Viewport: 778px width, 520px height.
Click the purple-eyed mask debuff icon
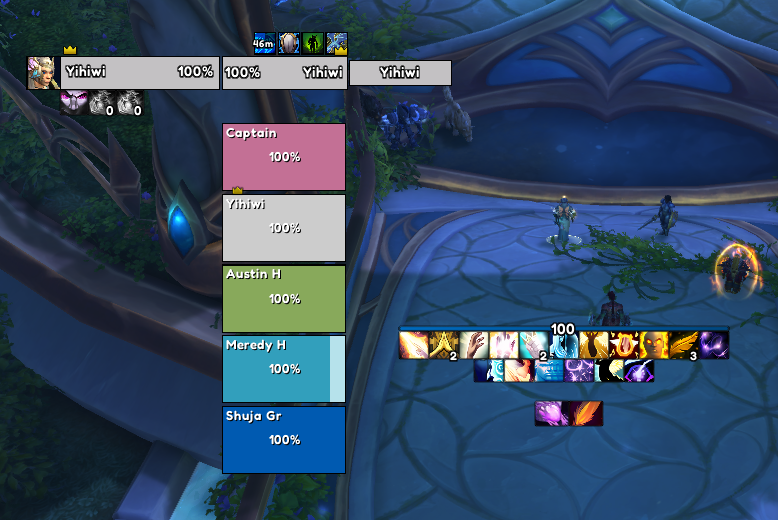73,102
